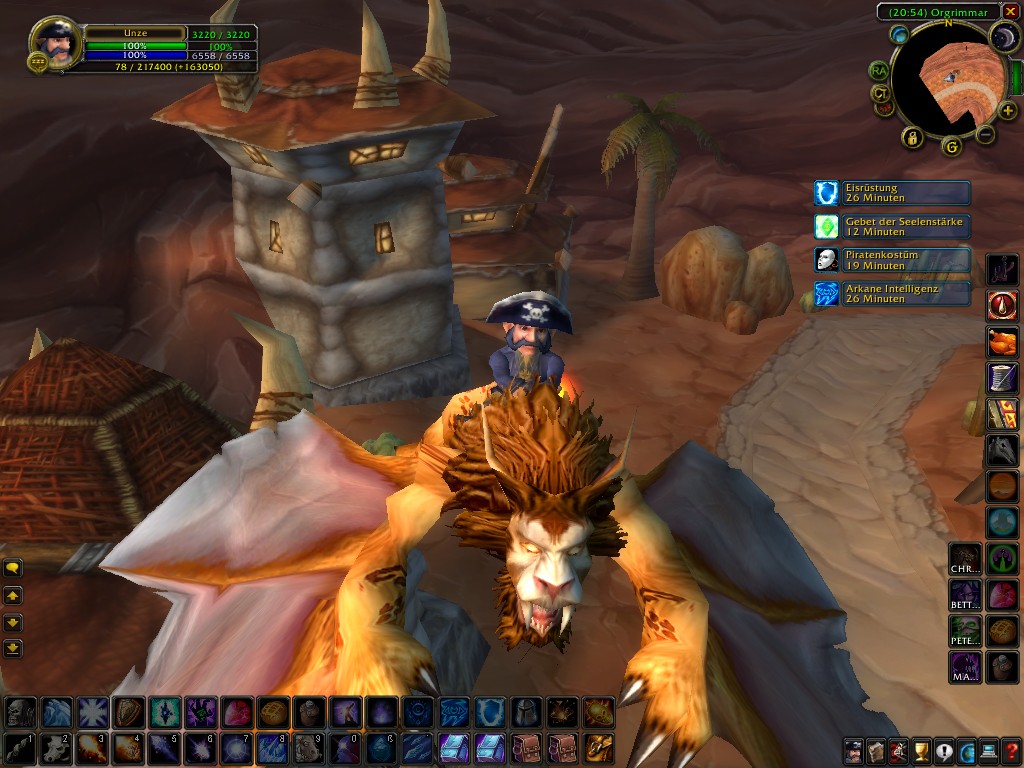Use the roast chicken food item
1024x768 pixels.
click(x=1003, y=341)
